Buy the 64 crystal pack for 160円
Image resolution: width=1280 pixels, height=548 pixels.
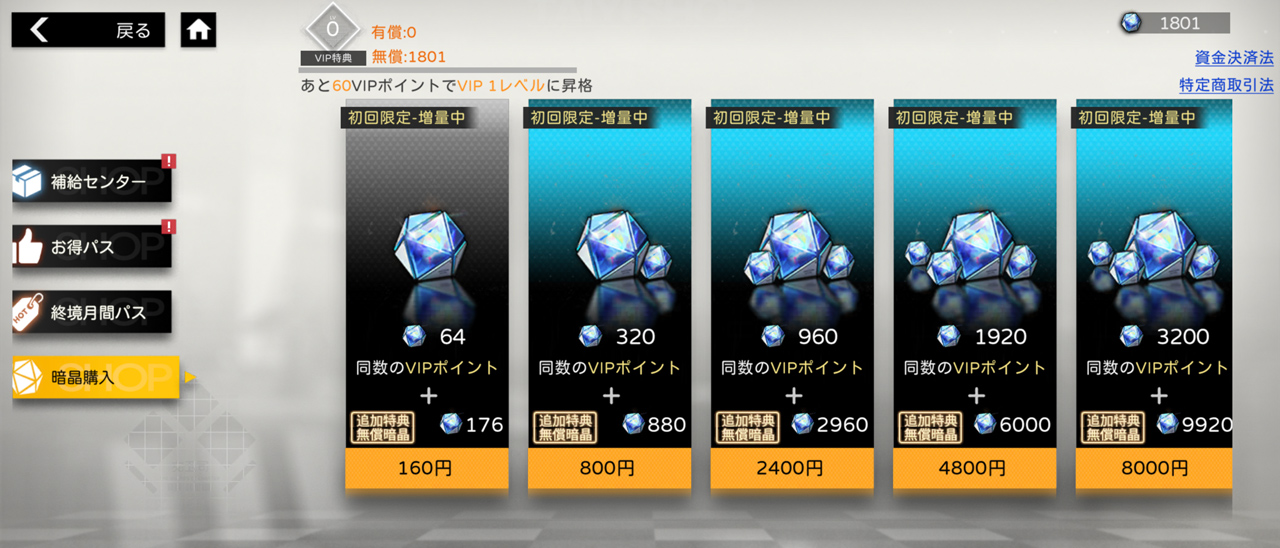point(427,467)
